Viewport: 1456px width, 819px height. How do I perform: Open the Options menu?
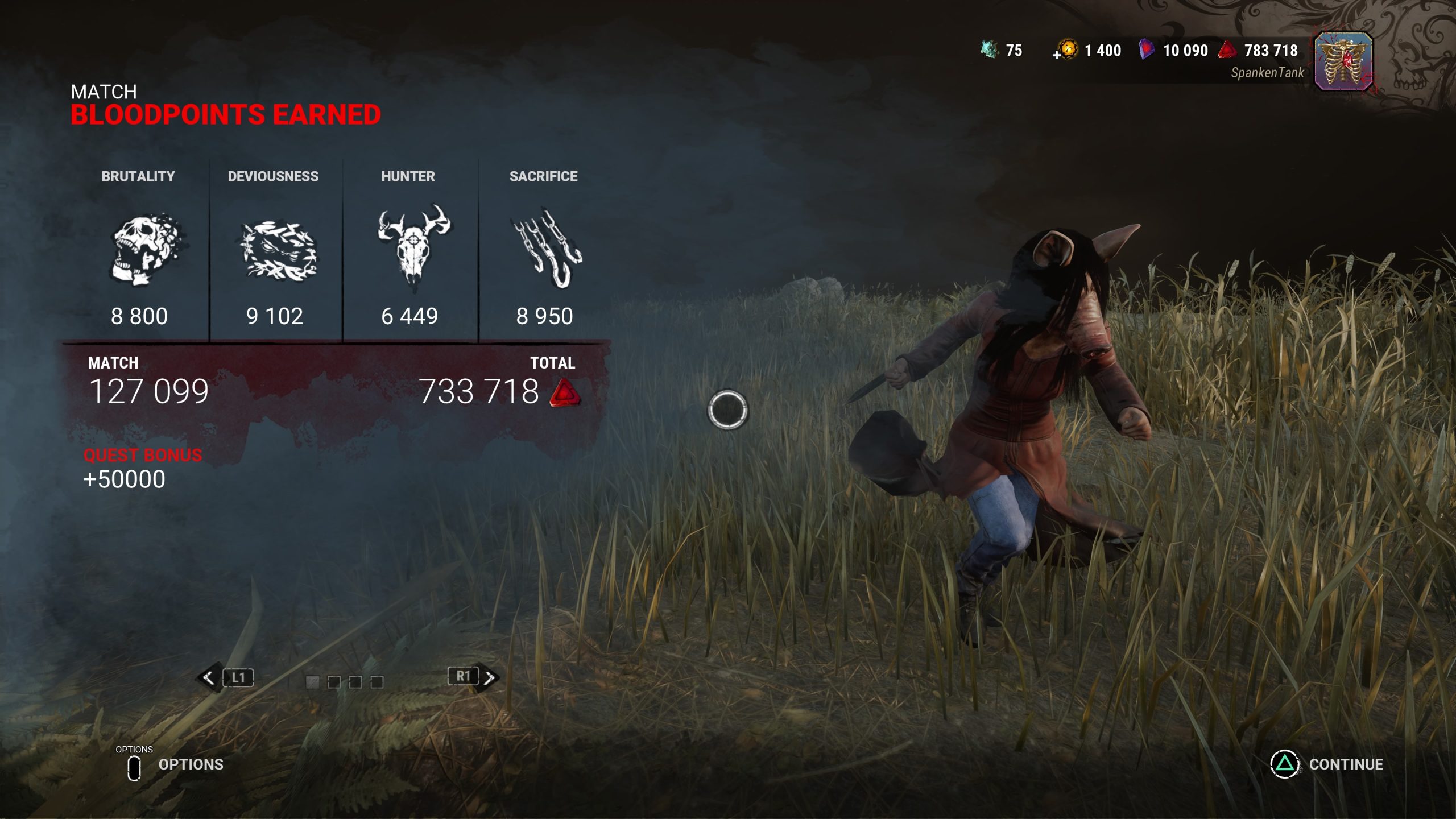tap(175, 765)
